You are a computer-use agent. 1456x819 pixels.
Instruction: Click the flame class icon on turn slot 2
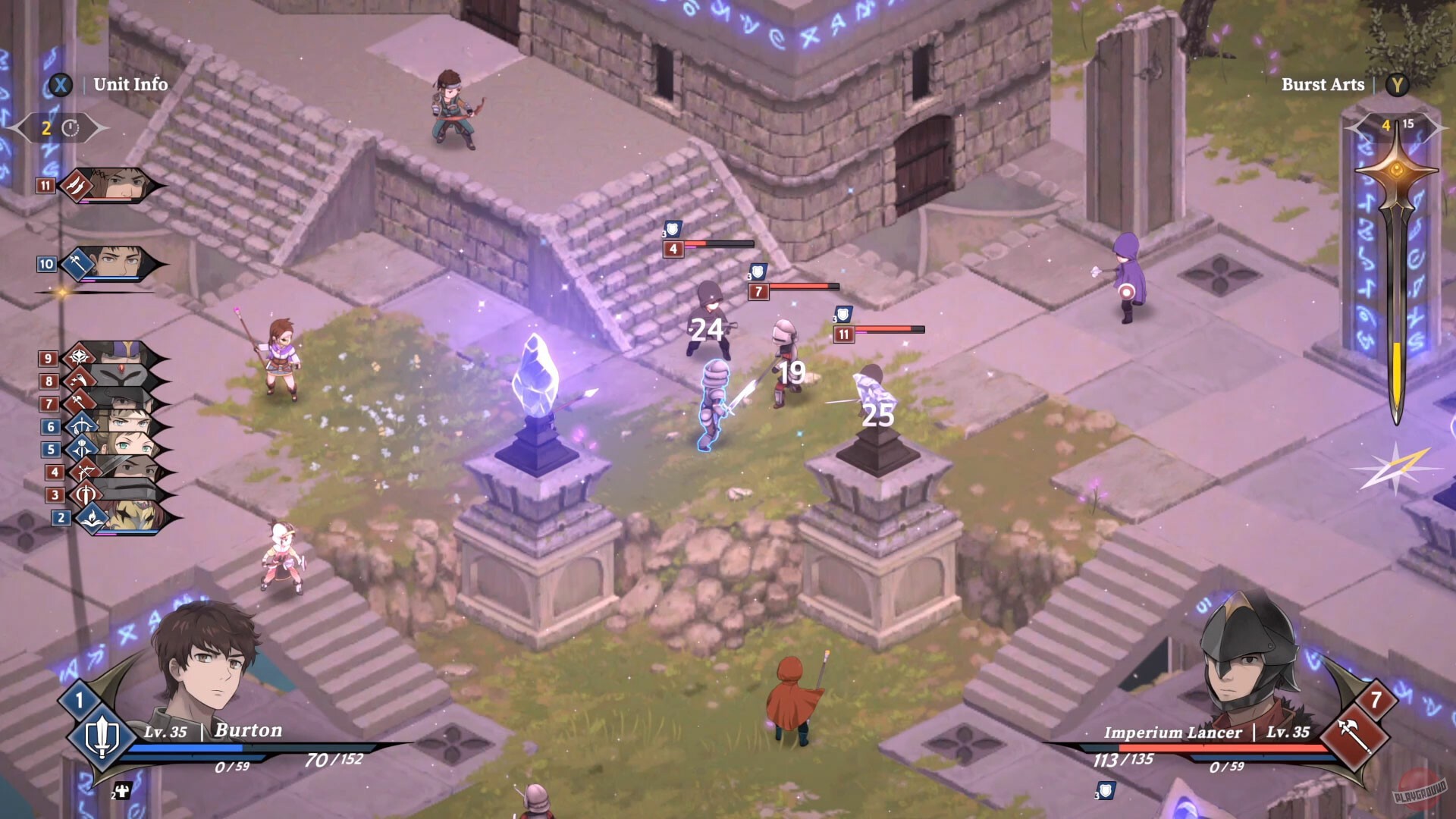point(90,517)
